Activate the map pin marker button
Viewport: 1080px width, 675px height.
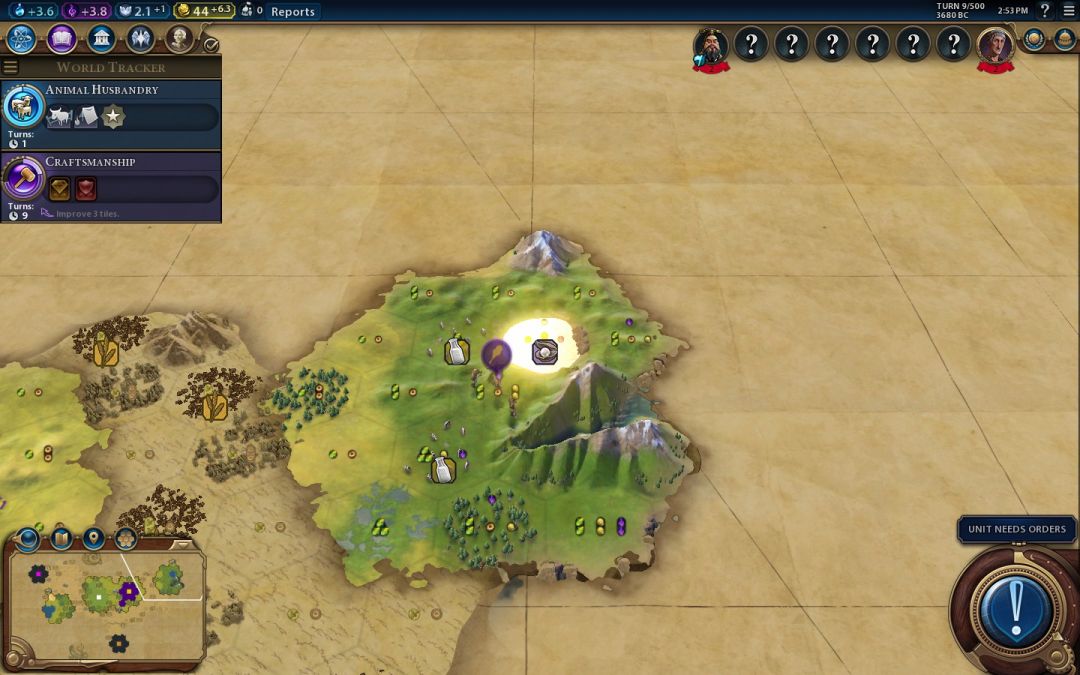94,539
